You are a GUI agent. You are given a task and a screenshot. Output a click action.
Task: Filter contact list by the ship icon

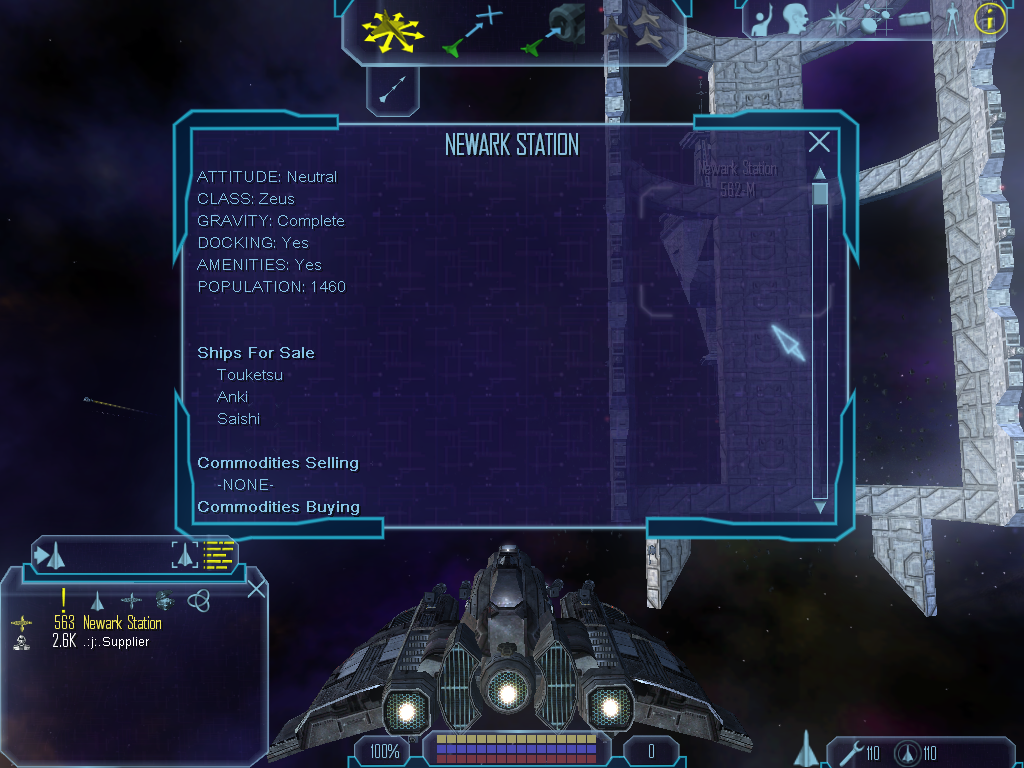tap(97, 600)
